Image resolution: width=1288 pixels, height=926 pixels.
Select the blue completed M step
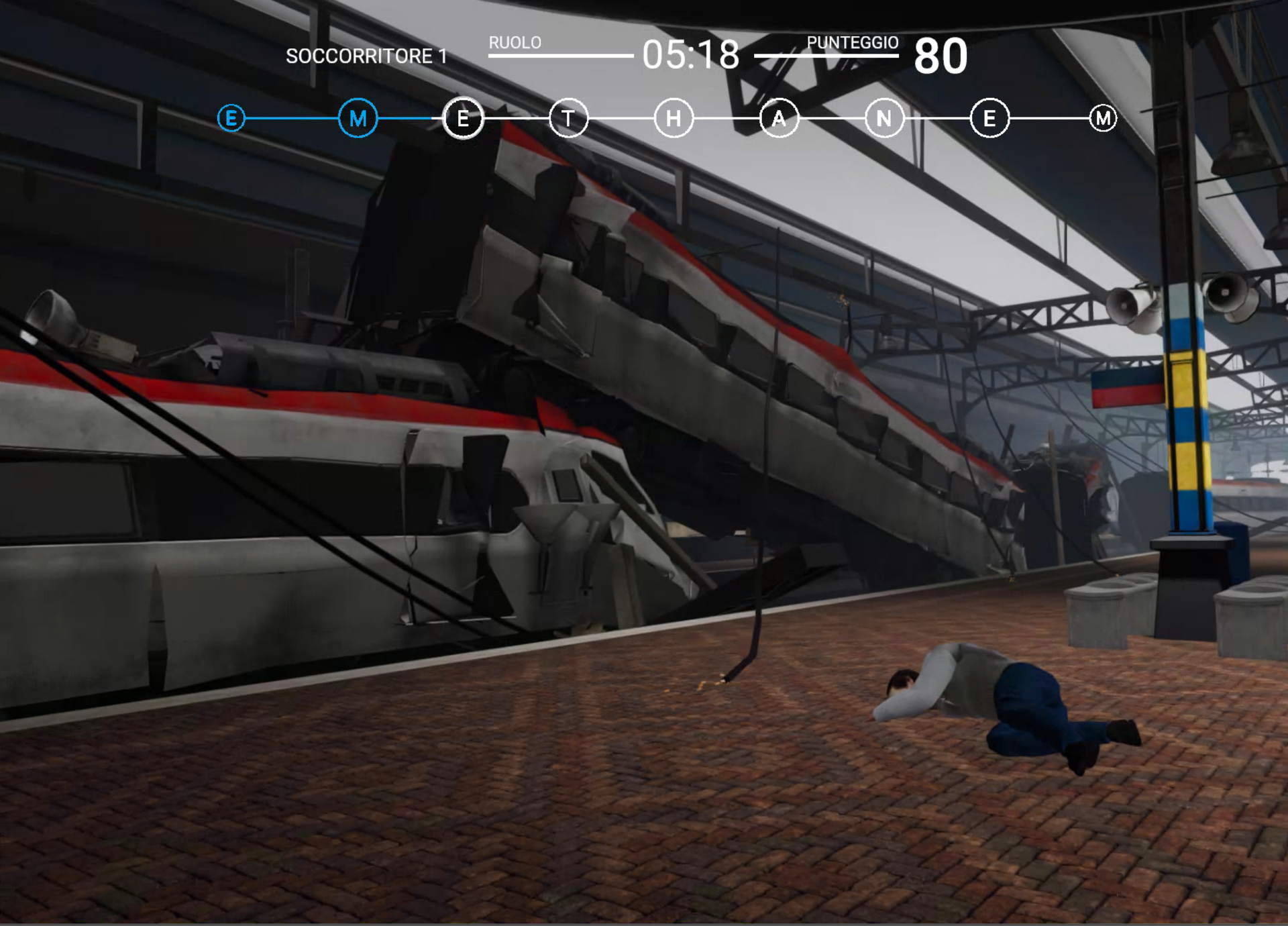pyautogui.click(x=358, y=119)
